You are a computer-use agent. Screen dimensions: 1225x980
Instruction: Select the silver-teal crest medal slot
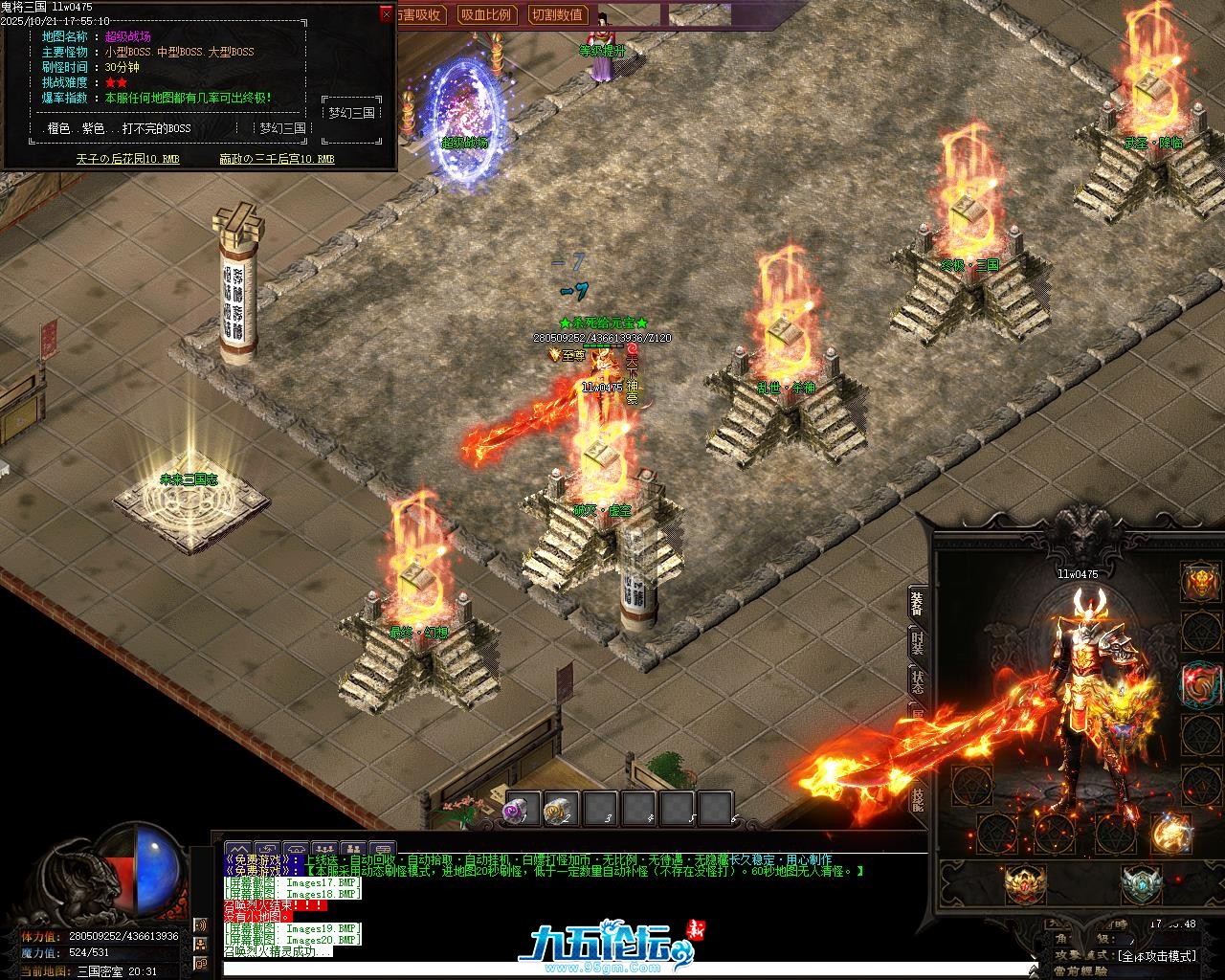point(1141,883)
